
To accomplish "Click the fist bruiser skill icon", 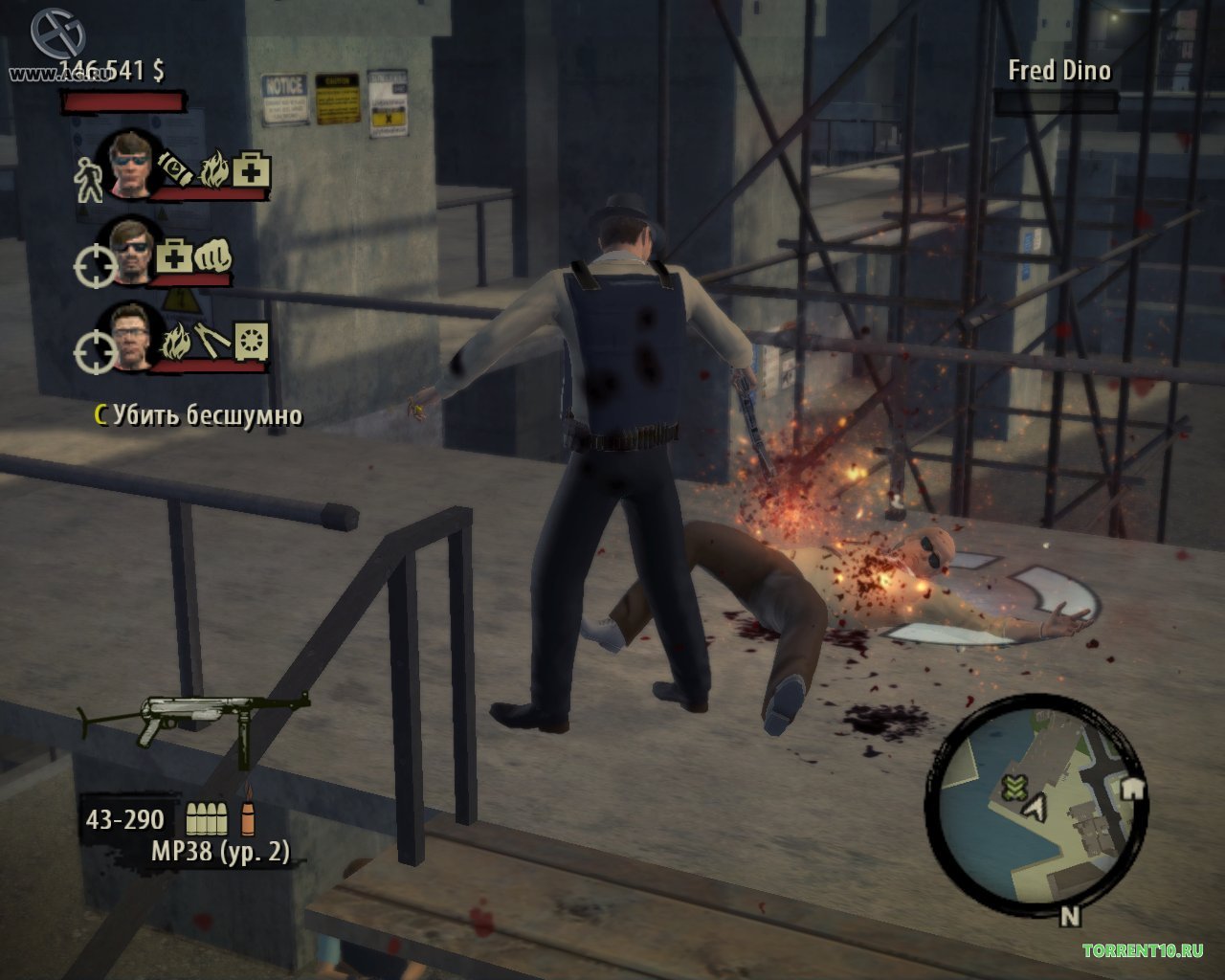I will [x=212, y=256].
